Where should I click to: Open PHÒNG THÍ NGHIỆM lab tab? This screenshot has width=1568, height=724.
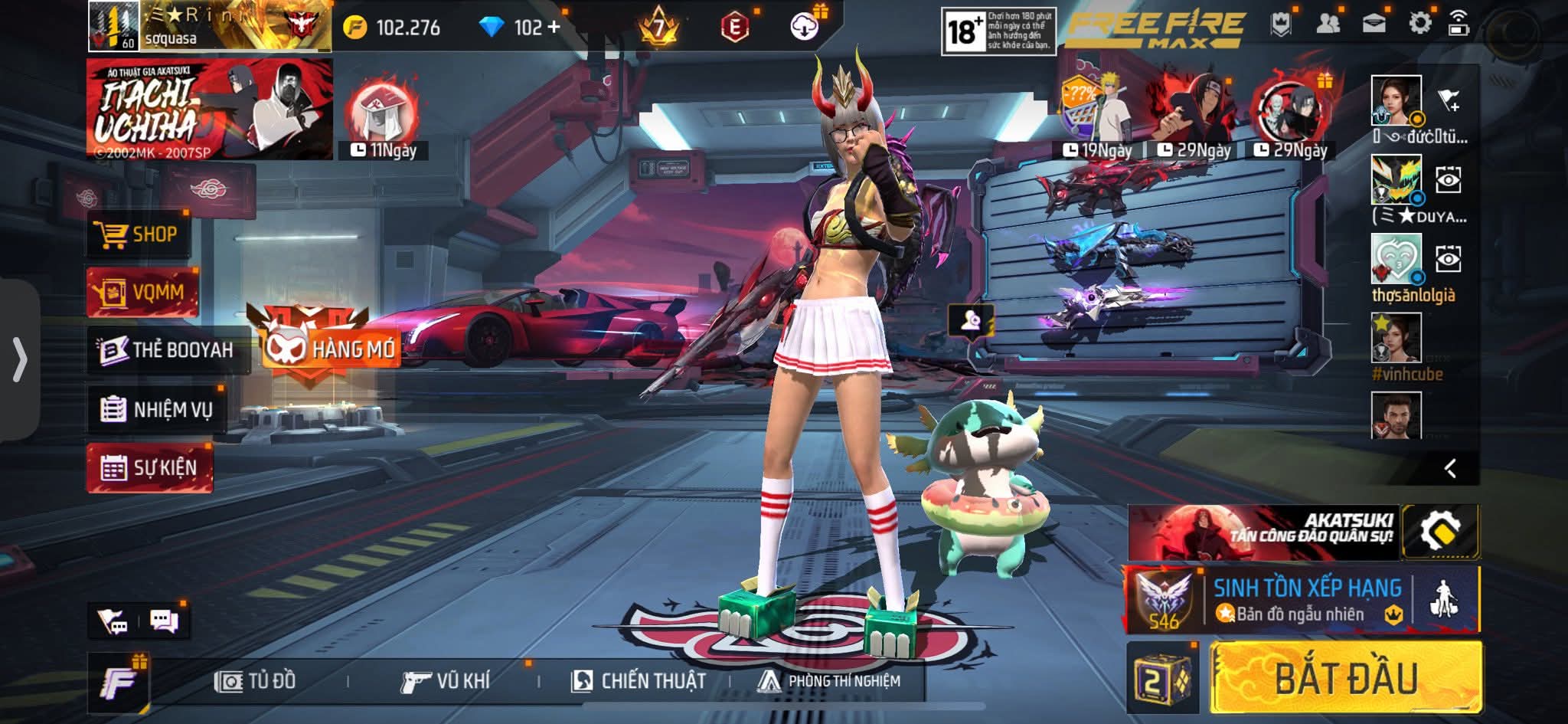click(x=829, y=680)
